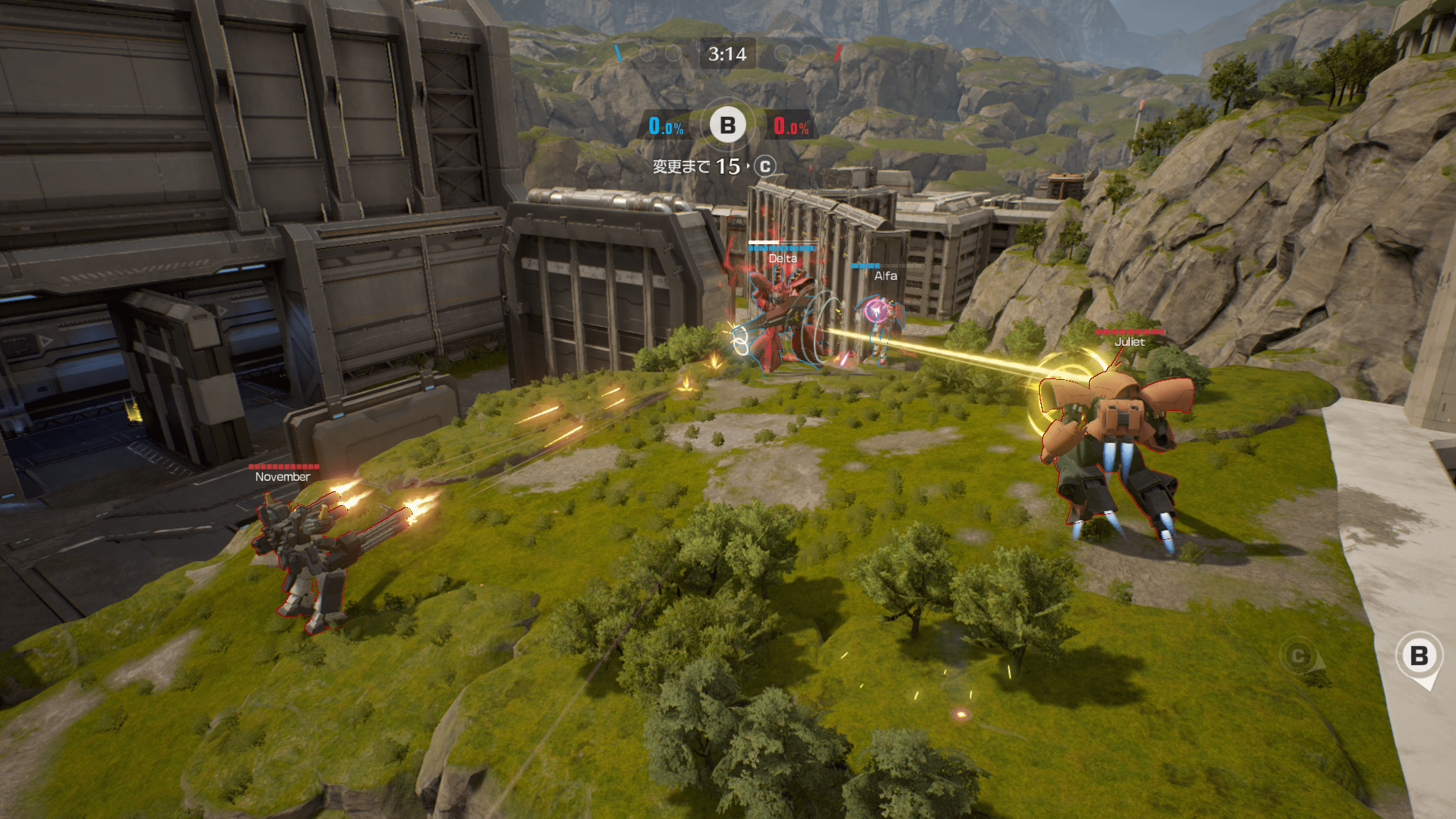Choose the Juliet player nameplate
The image size is (1456, 819).
[1129, 341]
